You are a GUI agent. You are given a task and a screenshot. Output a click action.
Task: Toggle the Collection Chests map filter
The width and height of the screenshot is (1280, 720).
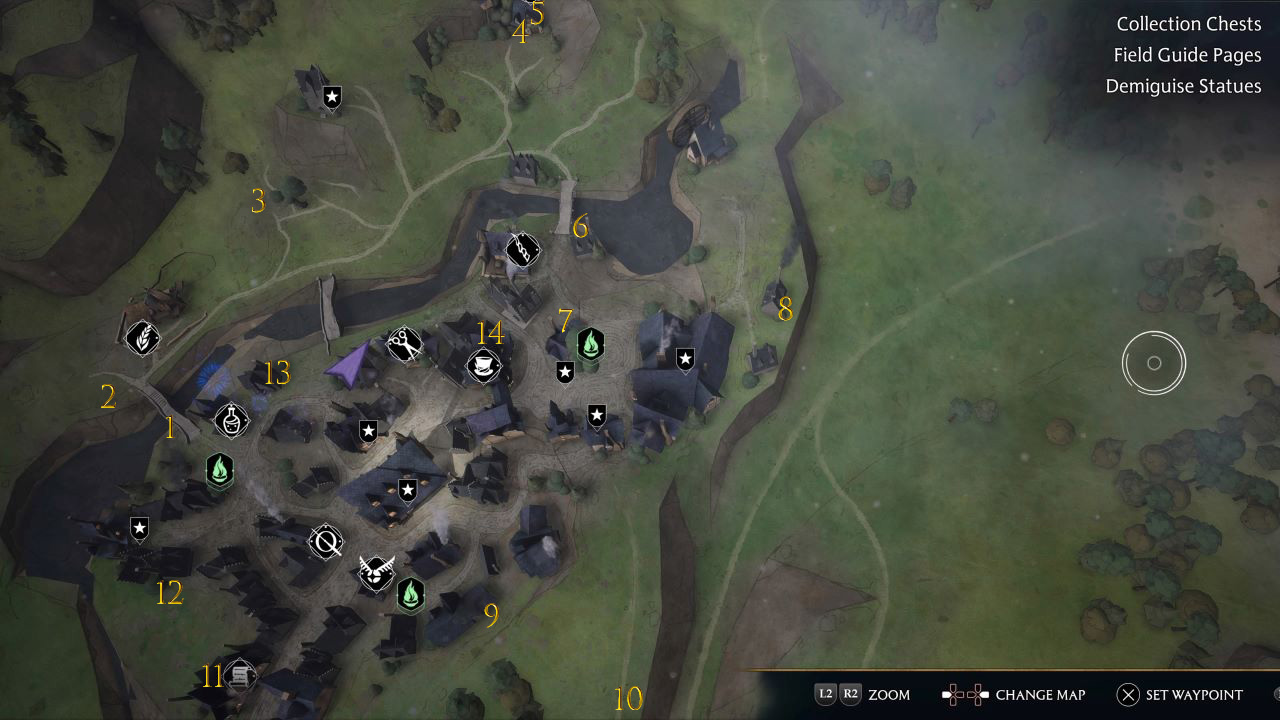click(1189, 23)
